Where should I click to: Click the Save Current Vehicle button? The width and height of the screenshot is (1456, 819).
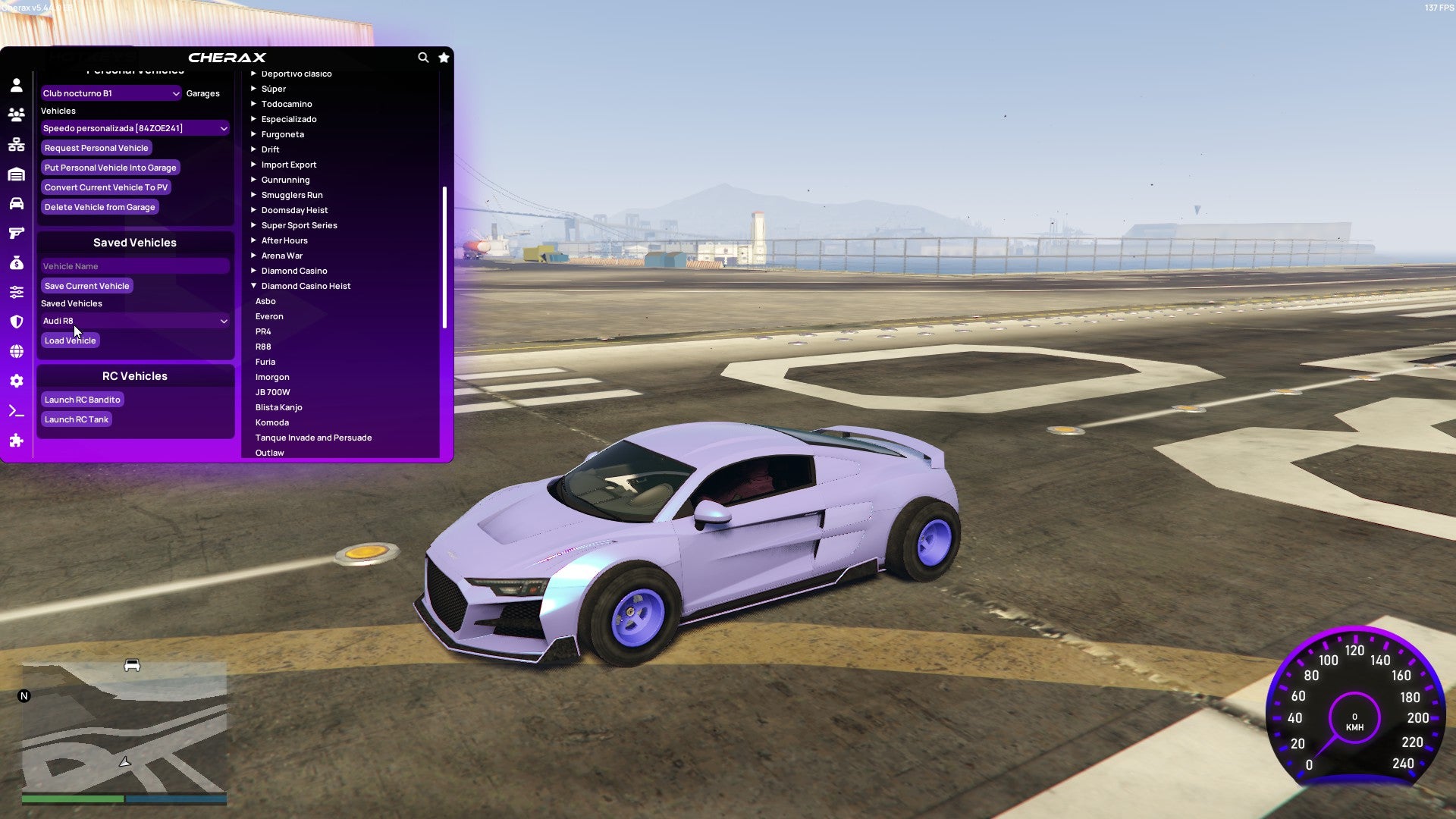click(x=86, y=286)
